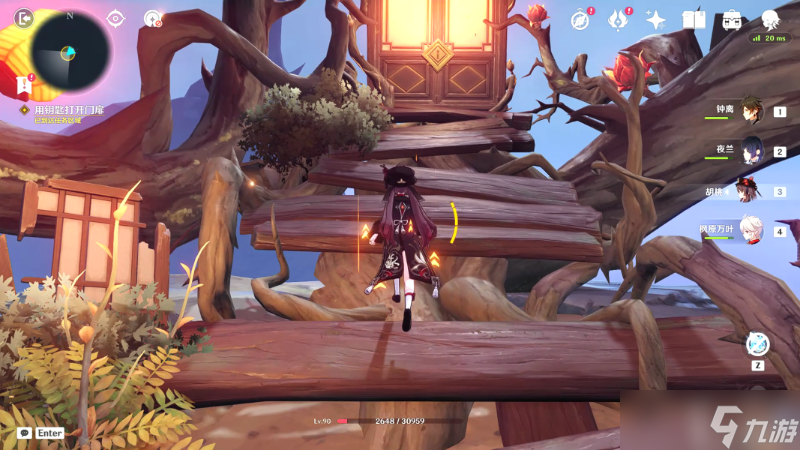800x450 pixels.
Task: Open the inventory backpack
Action: (x=732, y=19)
